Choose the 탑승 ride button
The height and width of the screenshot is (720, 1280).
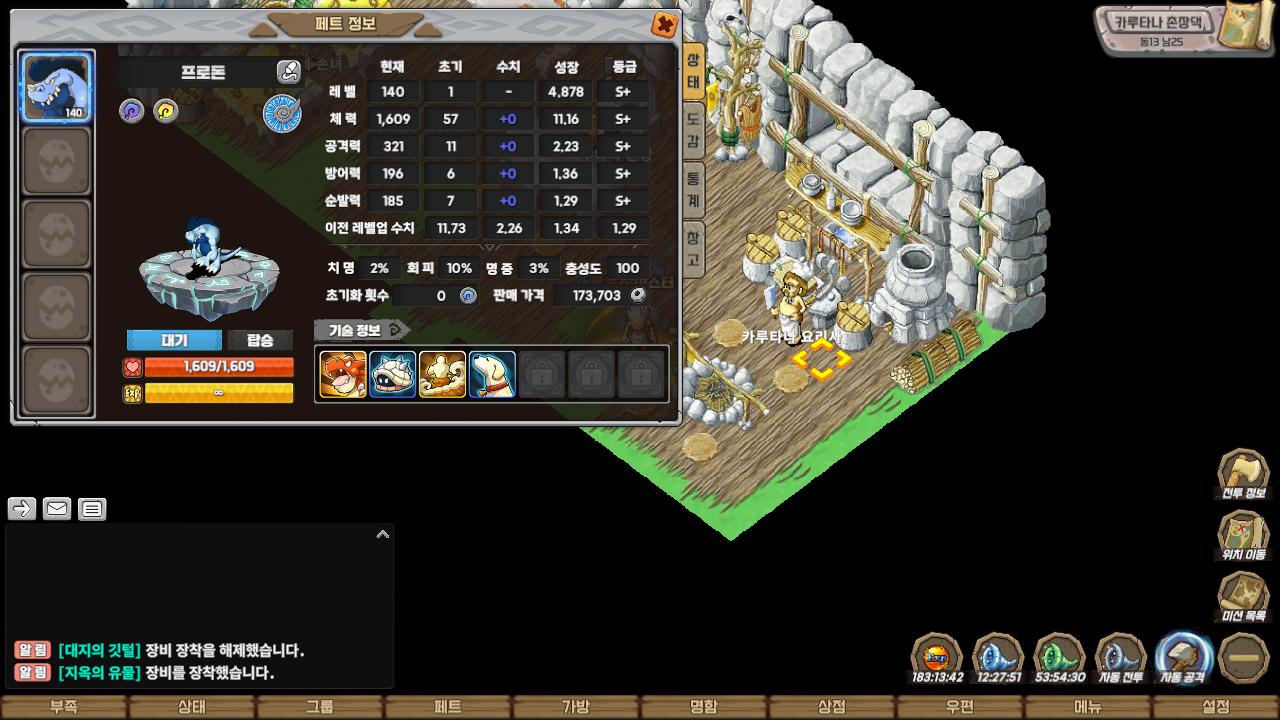click(260, 340)
